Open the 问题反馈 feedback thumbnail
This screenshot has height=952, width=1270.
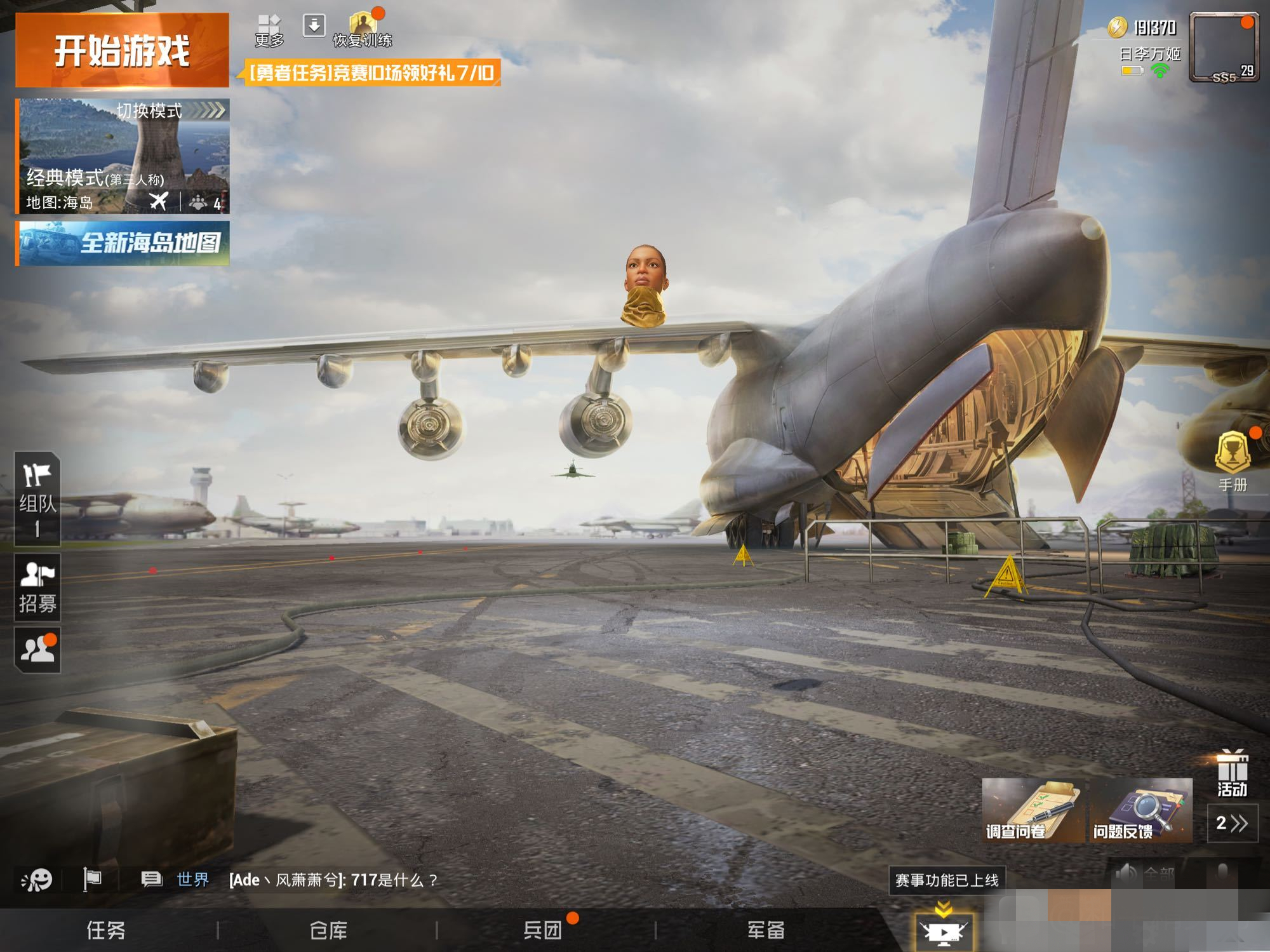pos(1141,810)
